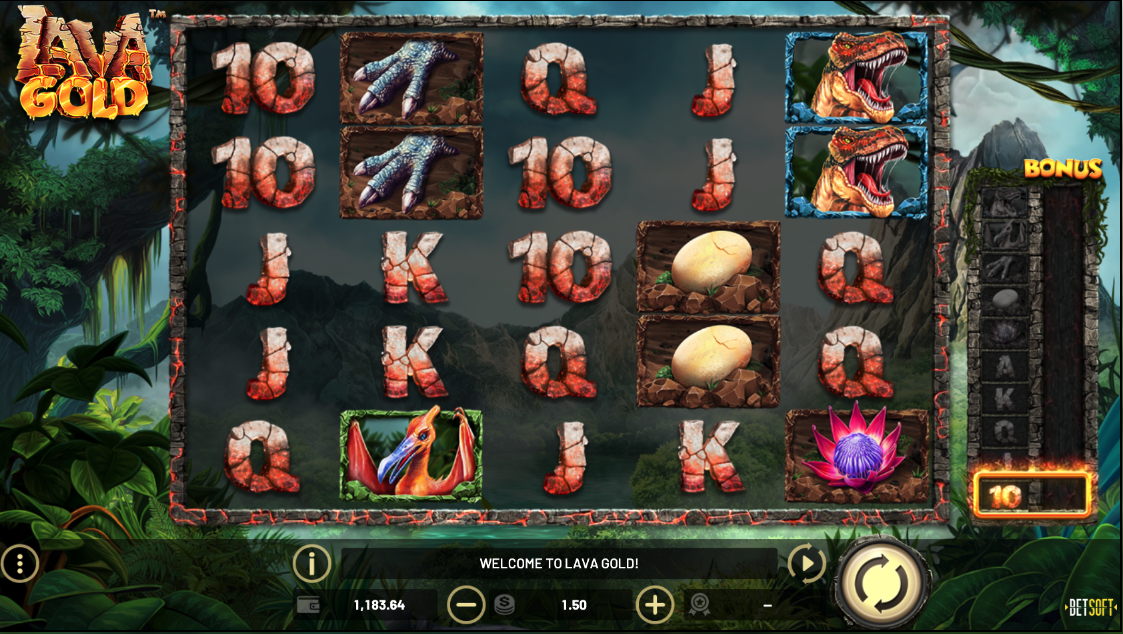Click the Betsoft logo
The image size is (1123, 634).
pos(1091,607)
